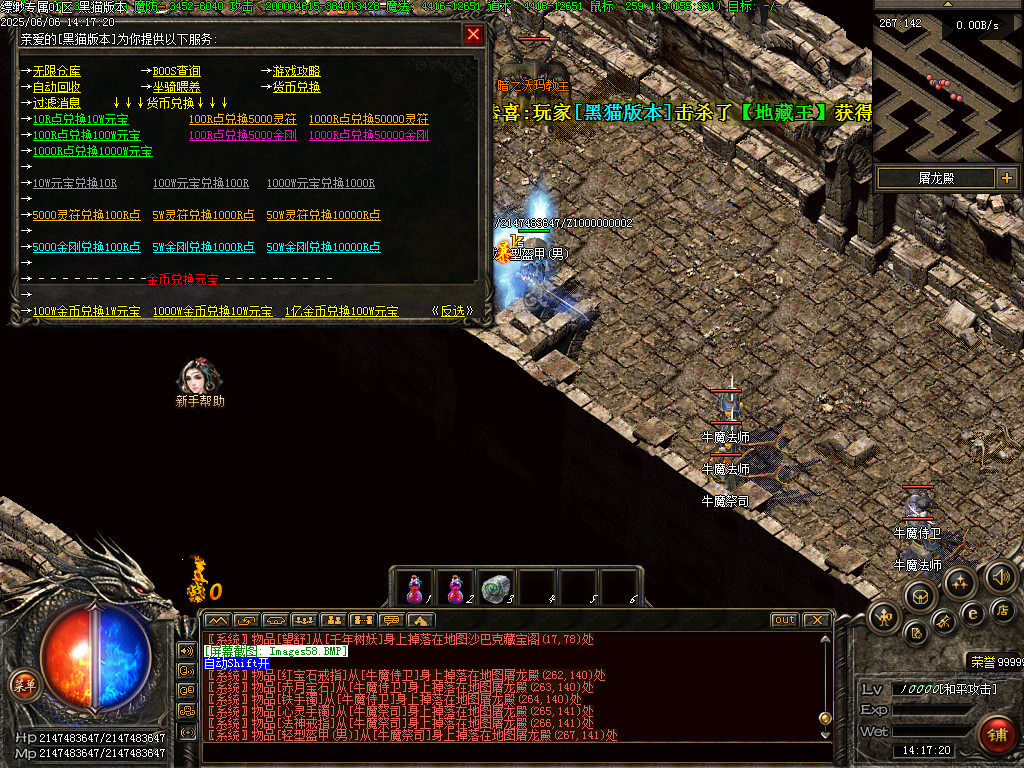
Task: Expand the 屠龙殿 map with plus button
Action: pyautogui.click(x=1006, y=178)
